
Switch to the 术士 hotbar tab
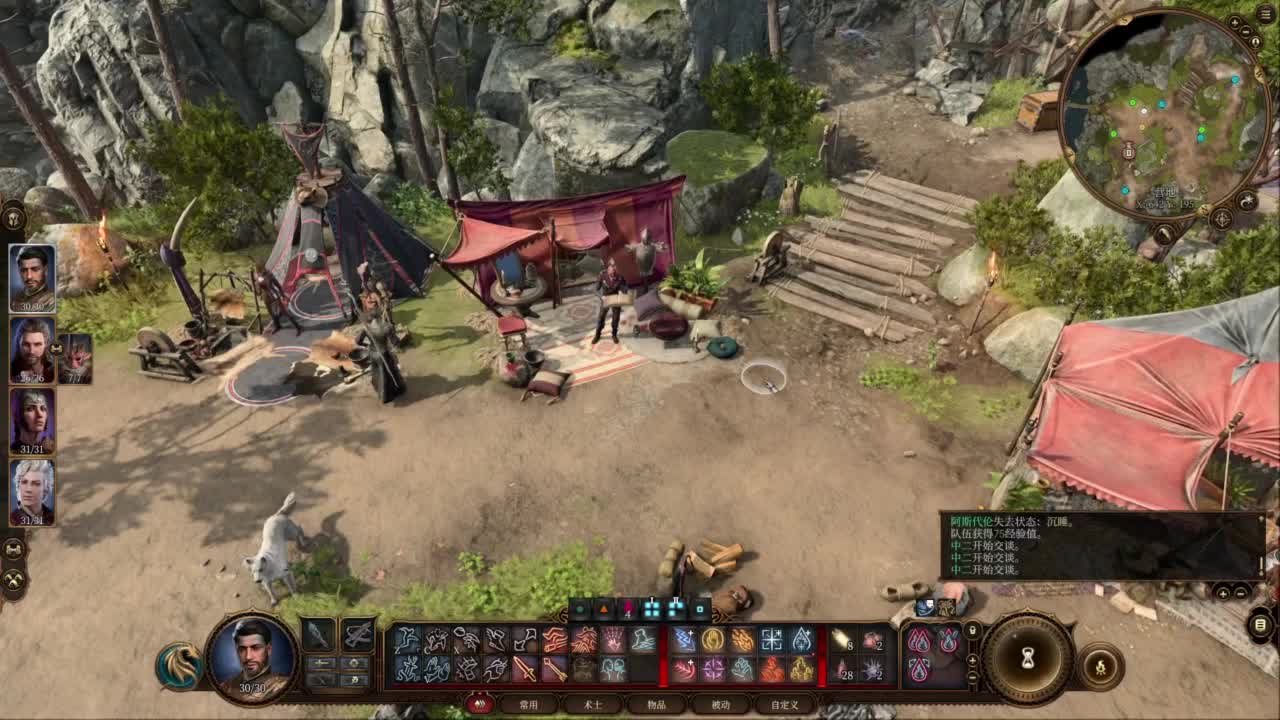[593, 705]
